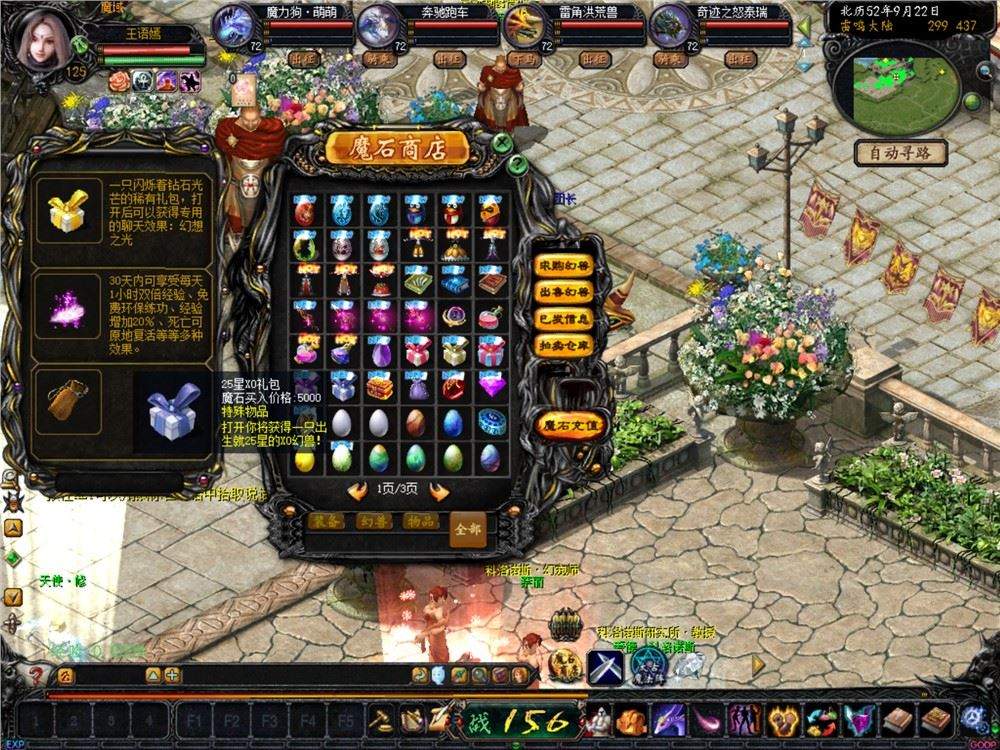Switch to the 物品 shop tab
The height and width of the screenshot is (750, 1000).
click(x=421, y=521)
